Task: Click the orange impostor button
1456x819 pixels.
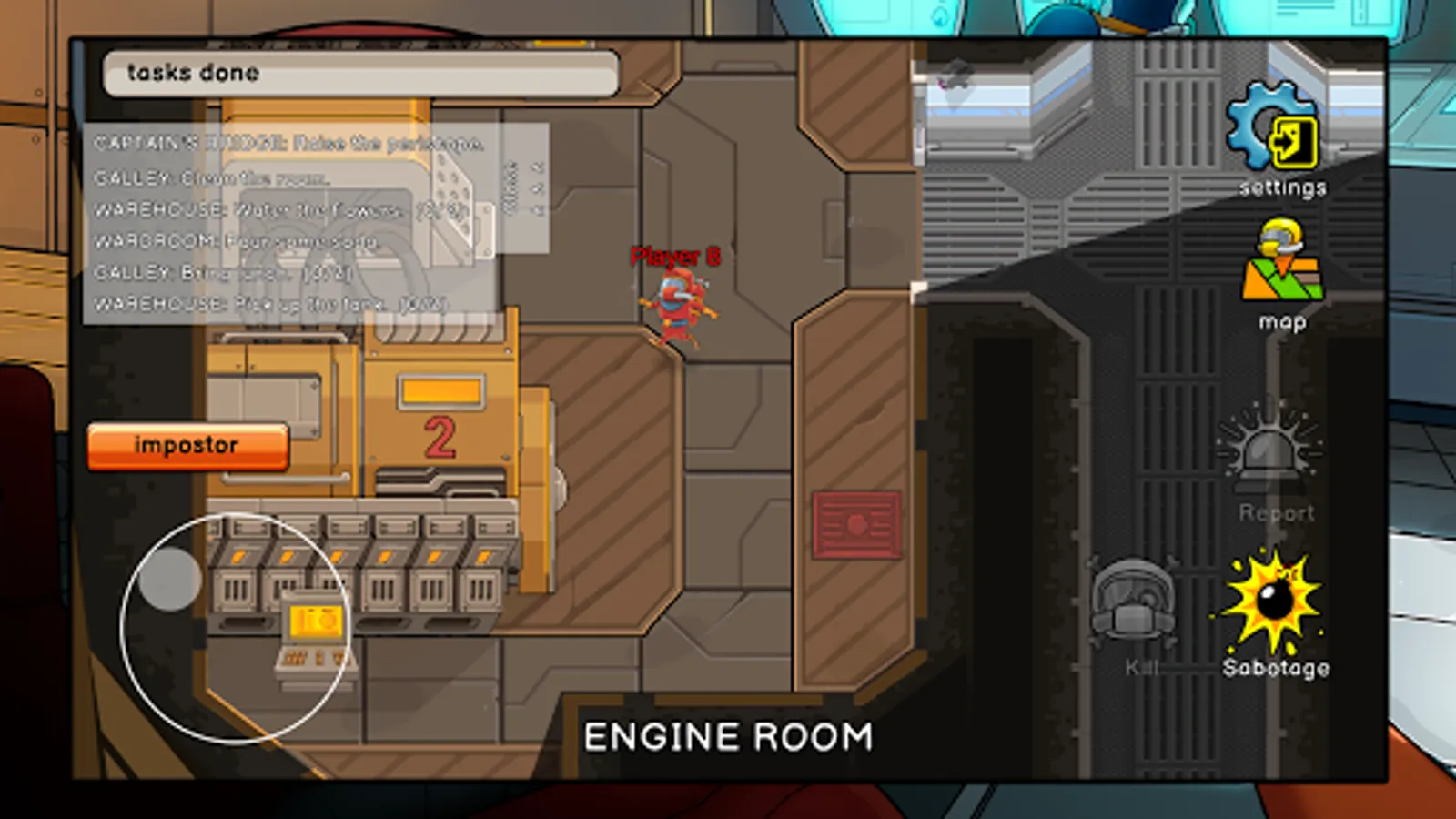Action: click(x=186, y=445)
